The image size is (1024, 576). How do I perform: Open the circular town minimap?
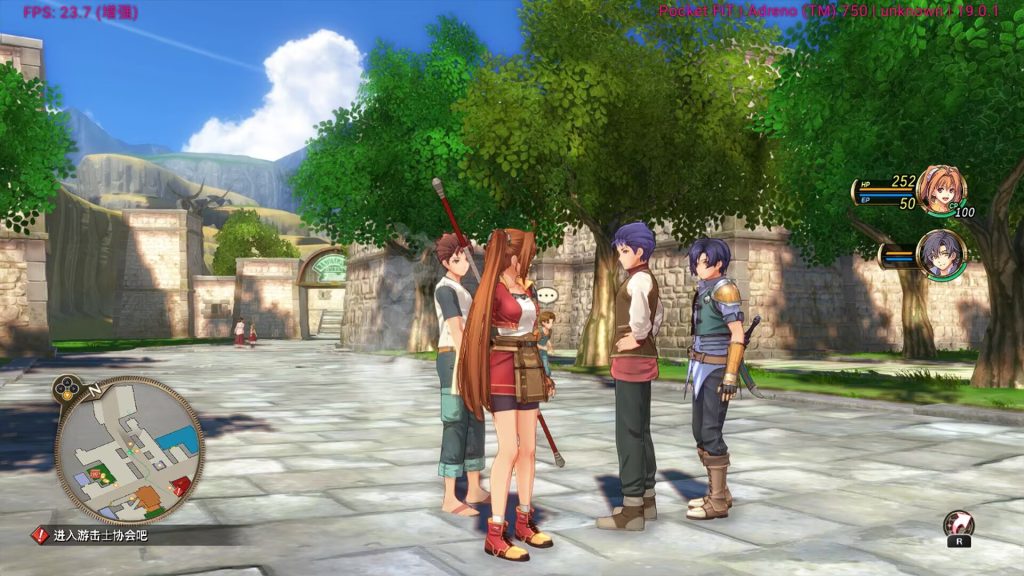pos(129,450)
